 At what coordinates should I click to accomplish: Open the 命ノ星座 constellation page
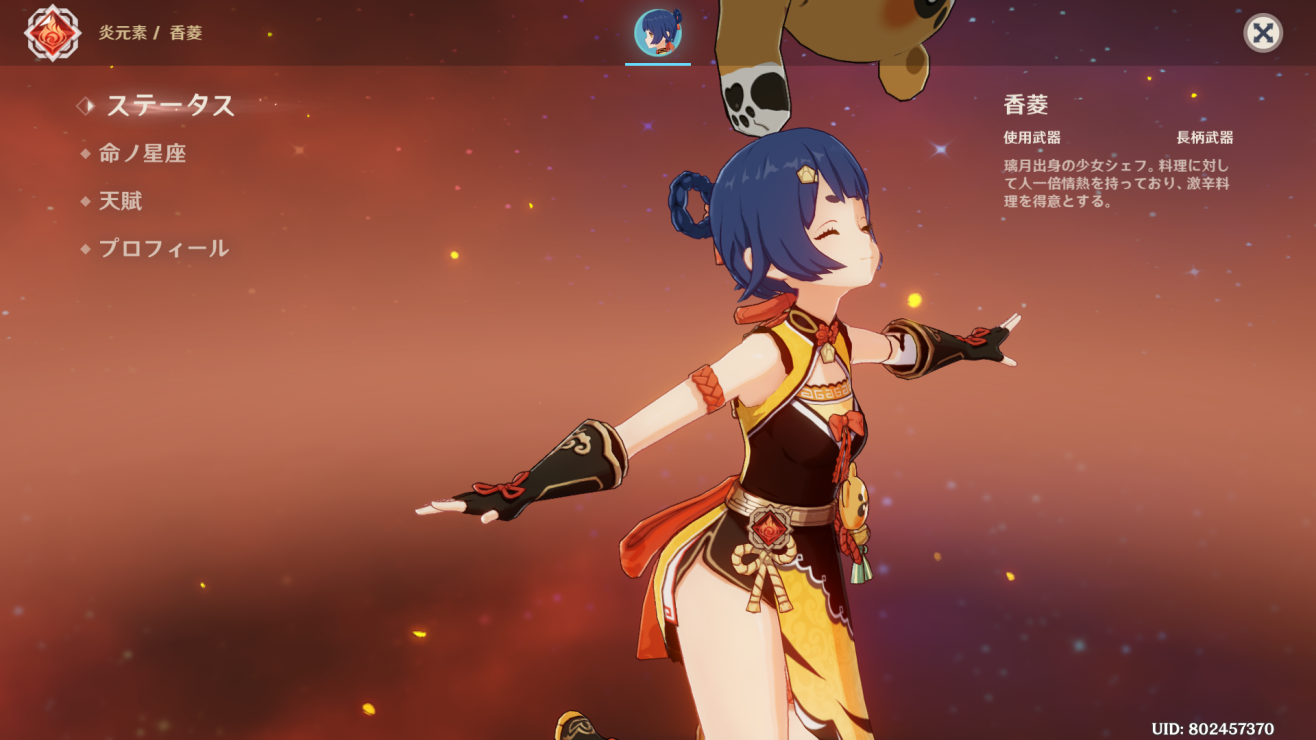142,153
